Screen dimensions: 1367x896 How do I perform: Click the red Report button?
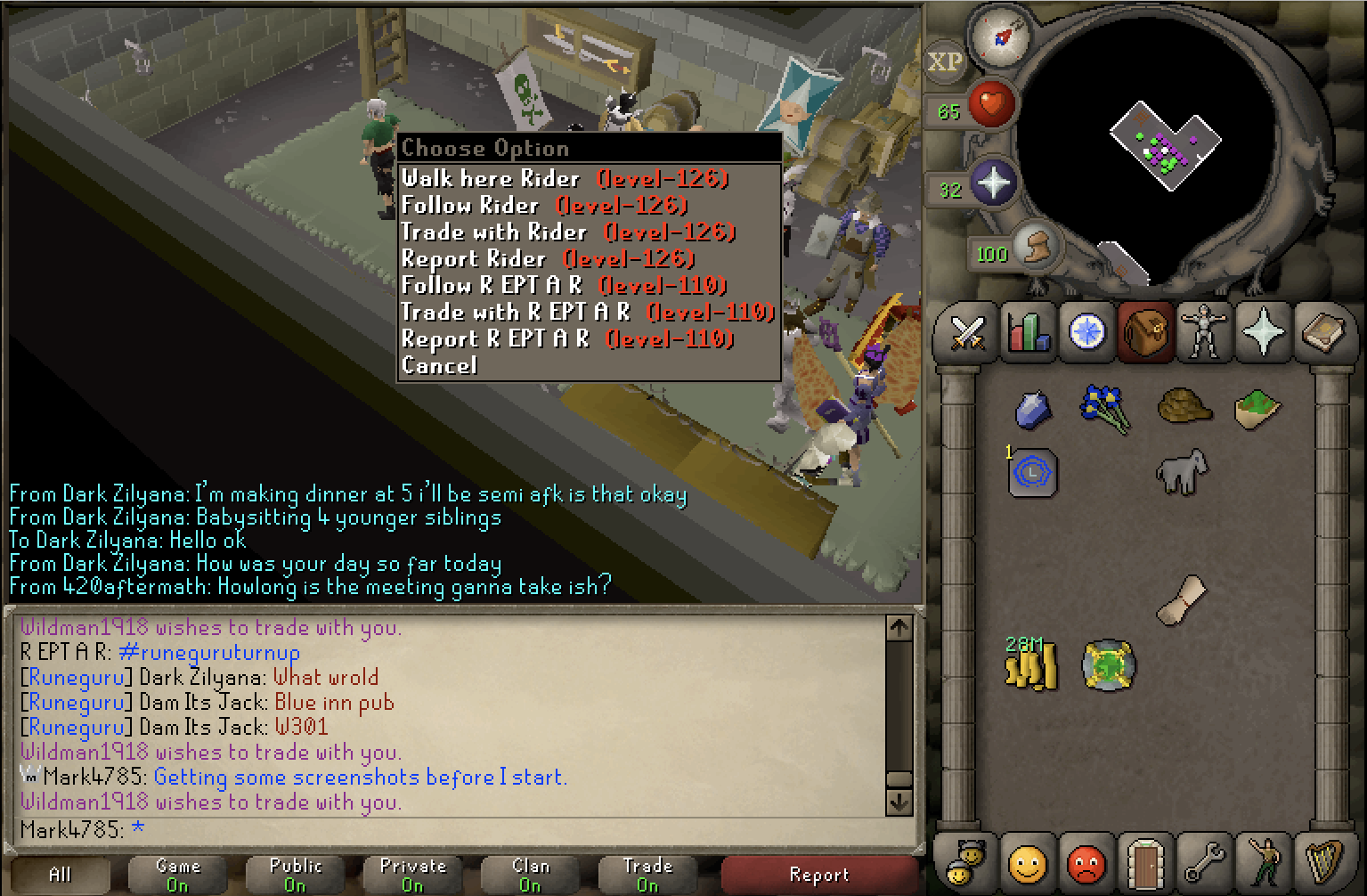(x=818, y=875)
